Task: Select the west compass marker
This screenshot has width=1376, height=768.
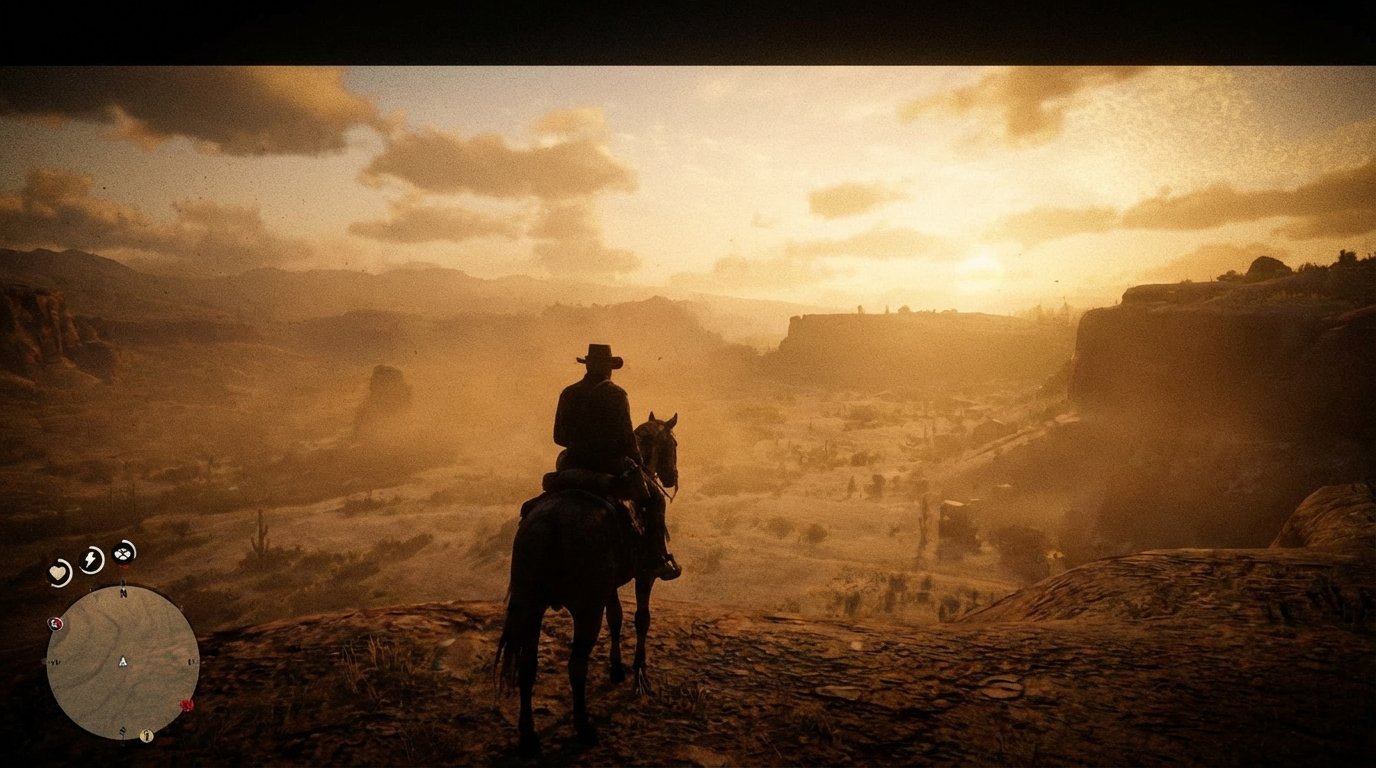Action: pyautogui.click(x=53, y=662)
